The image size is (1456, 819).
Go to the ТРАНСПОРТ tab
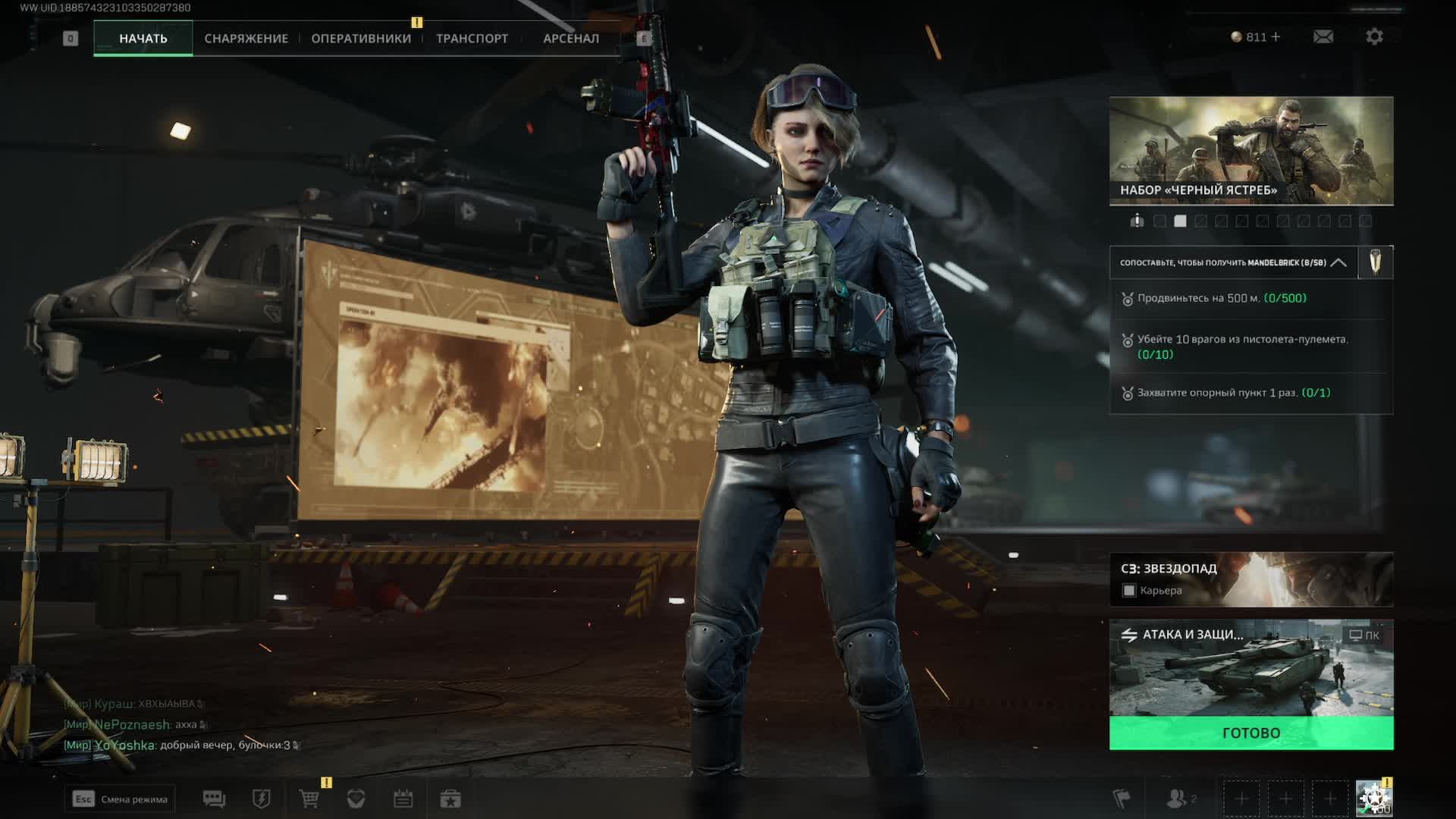[x=472, y=38]
